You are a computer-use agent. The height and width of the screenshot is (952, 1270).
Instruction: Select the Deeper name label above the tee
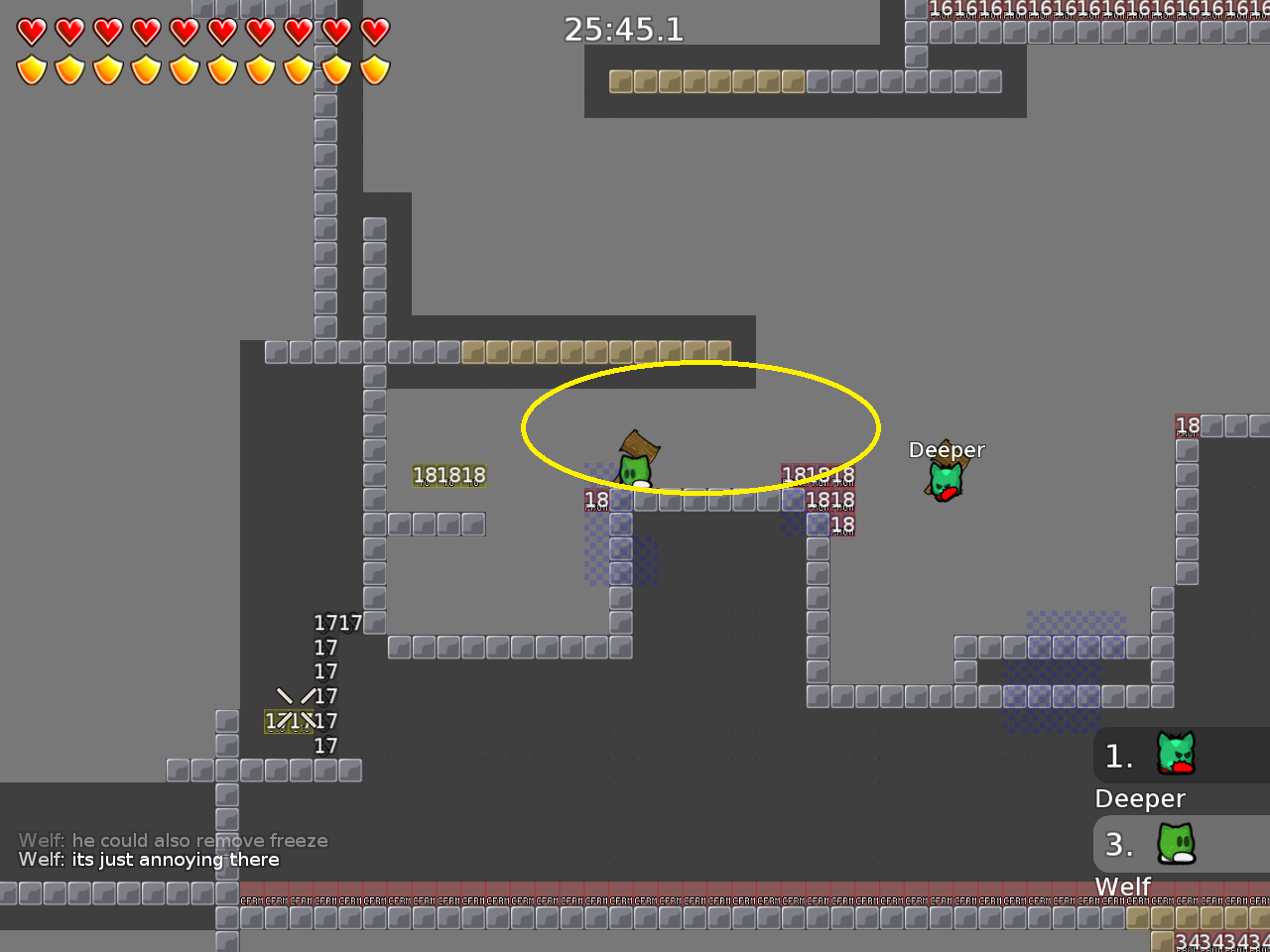tap(947, 449)
